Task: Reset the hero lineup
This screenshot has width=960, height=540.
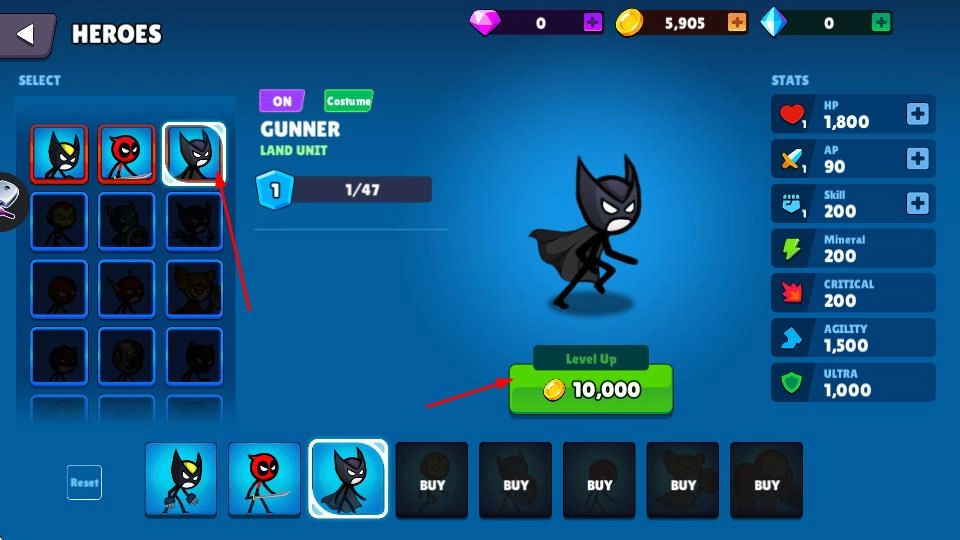Action: point(84,482)
